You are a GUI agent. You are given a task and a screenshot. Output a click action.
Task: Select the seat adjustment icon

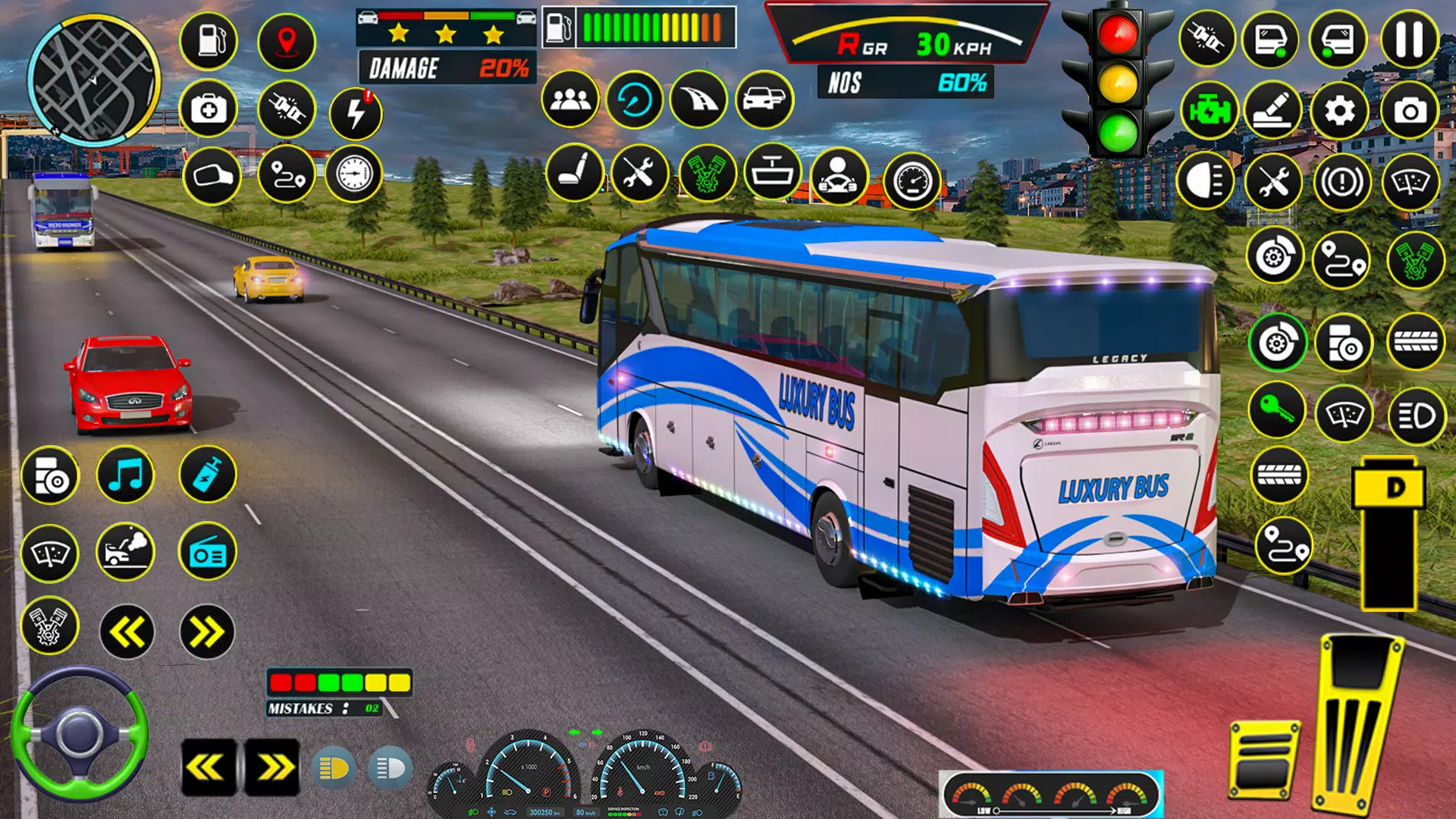point(575,173)
